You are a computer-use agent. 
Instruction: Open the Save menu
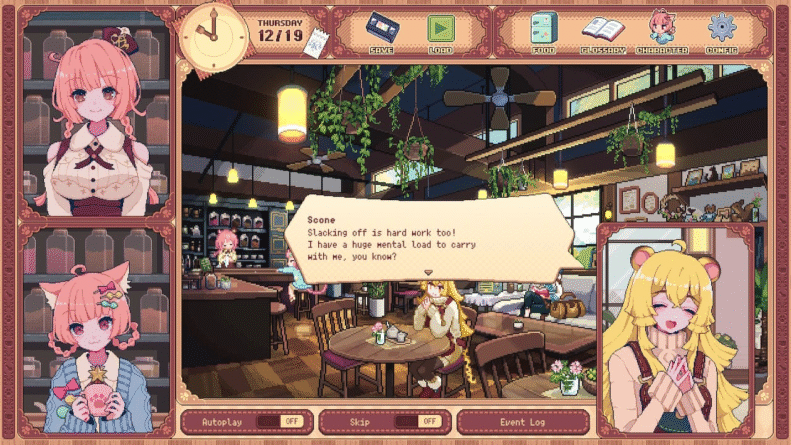pyautogui.click(x=380, y=31)
